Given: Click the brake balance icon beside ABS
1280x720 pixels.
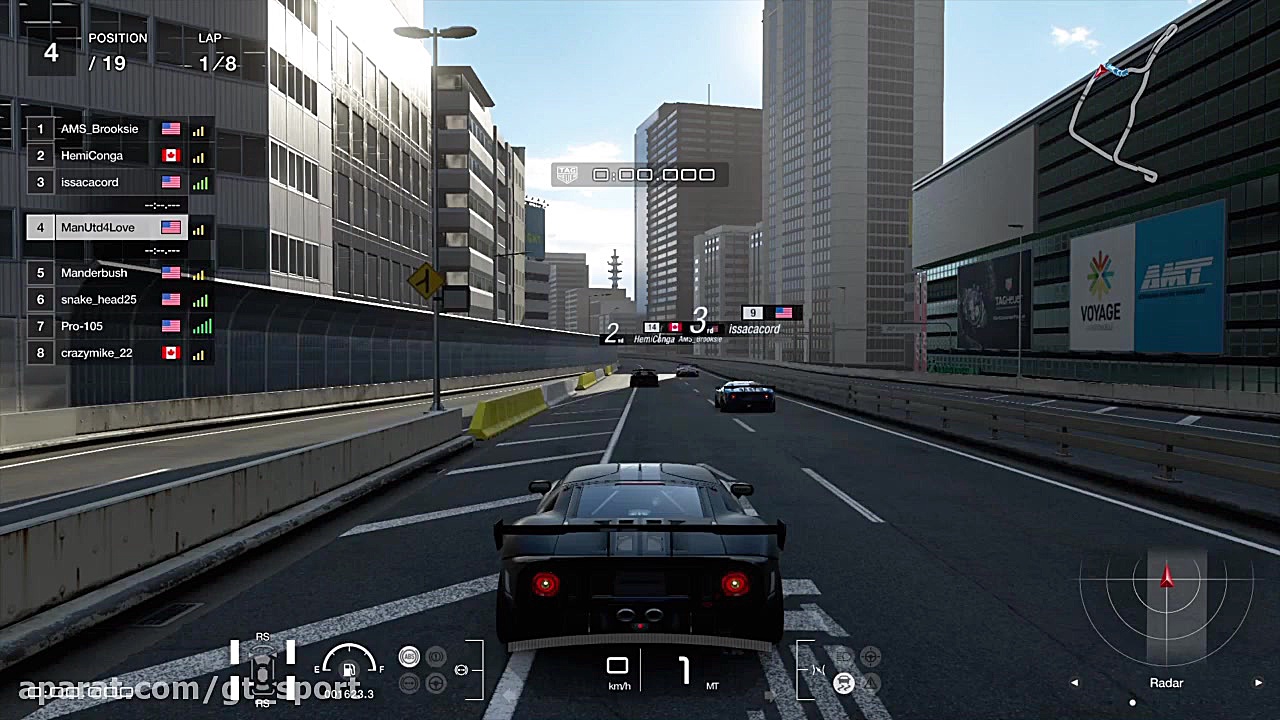Looking at the screenshot, I should click(x=437, y=657).
